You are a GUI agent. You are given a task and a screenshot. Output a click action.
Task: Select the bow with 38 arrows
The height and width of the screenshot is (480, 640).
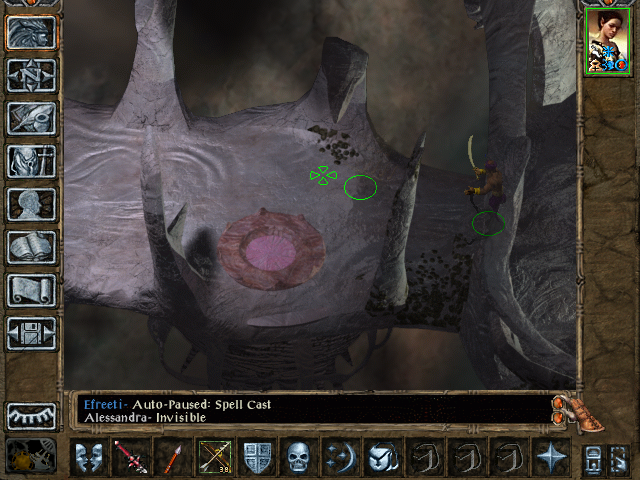click(x=214, y=457)
